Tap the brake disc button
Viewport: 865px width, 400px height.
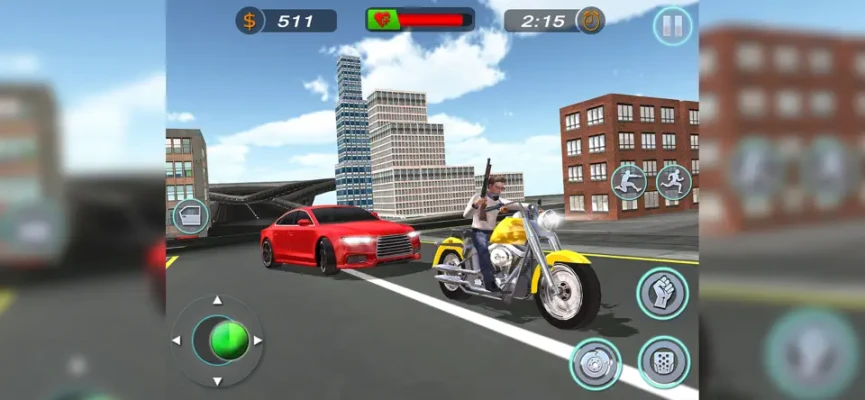click(596, 363)
